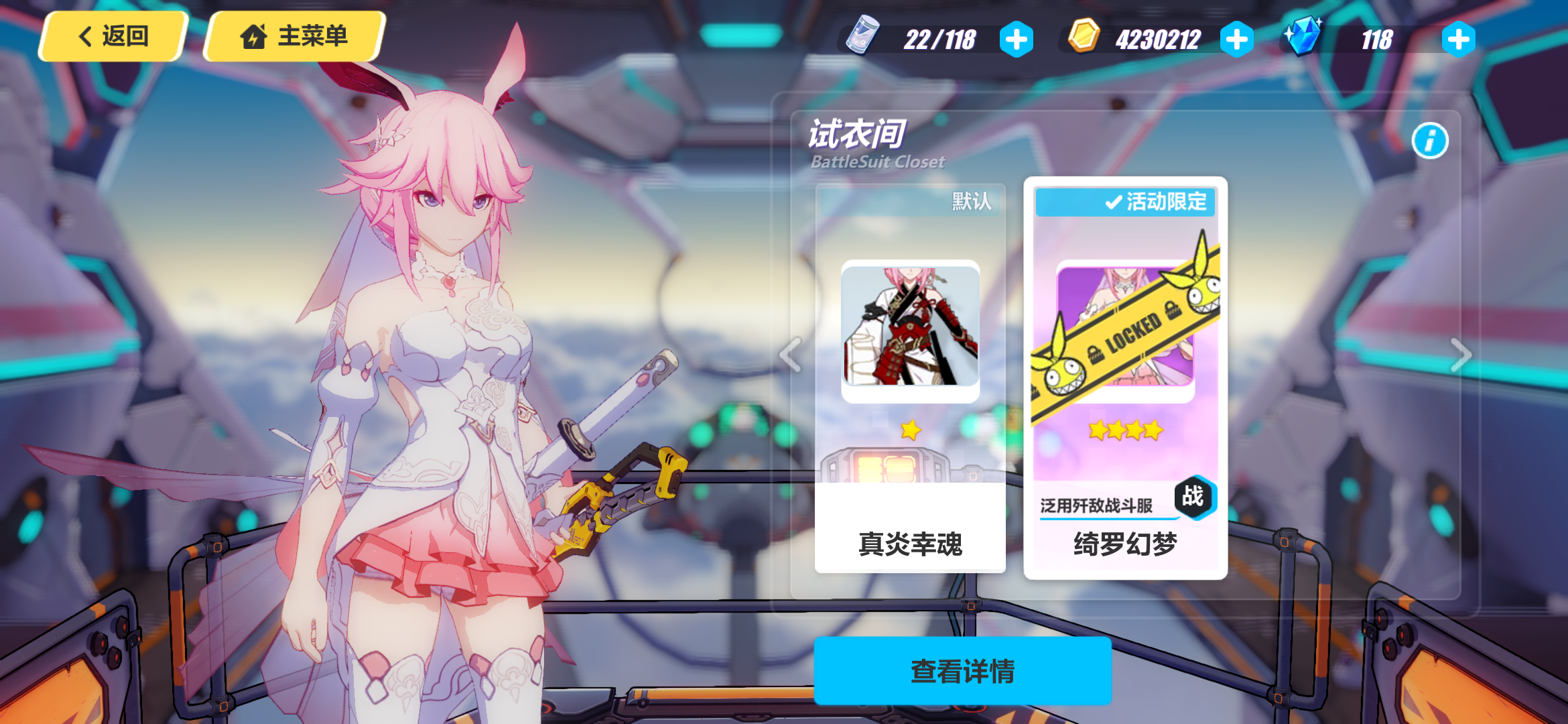Click the 返回 back button

[x=111, y=37]
